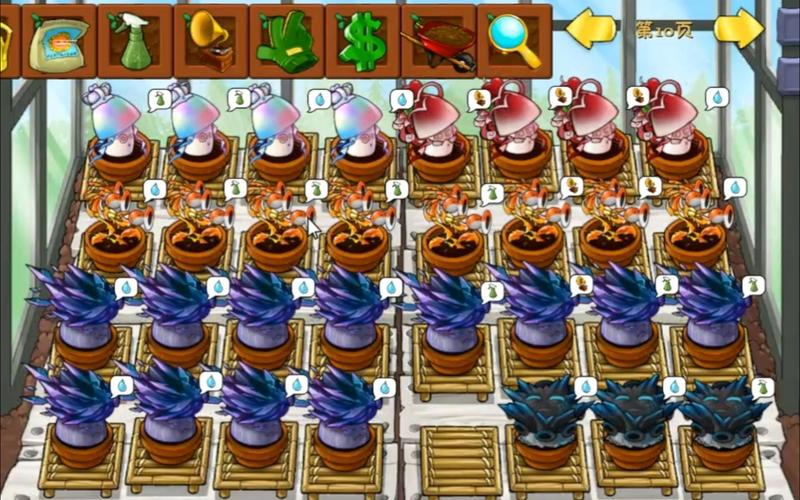The width and height of the screenshot is (800, 500).
Task: Activate the dollar sign sell tool
Action: (362, 41)
